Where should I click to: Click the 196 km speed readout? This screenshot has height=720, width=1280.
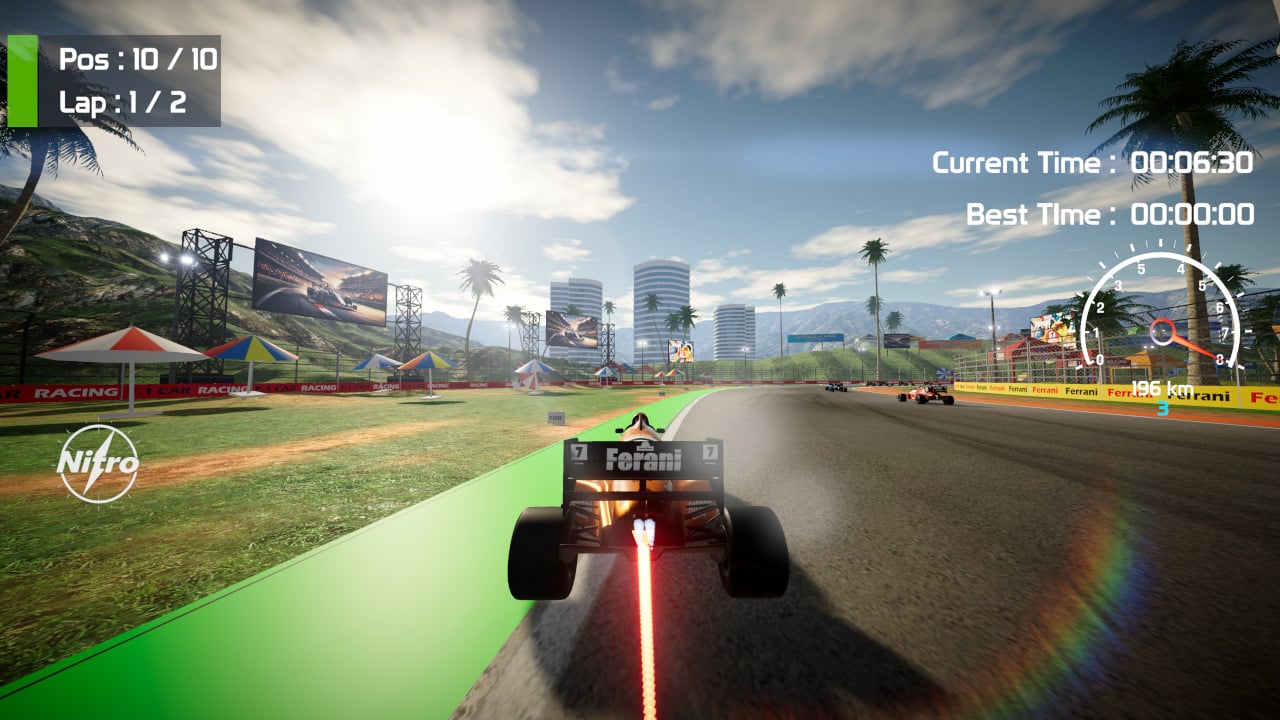click(1162, 389)
